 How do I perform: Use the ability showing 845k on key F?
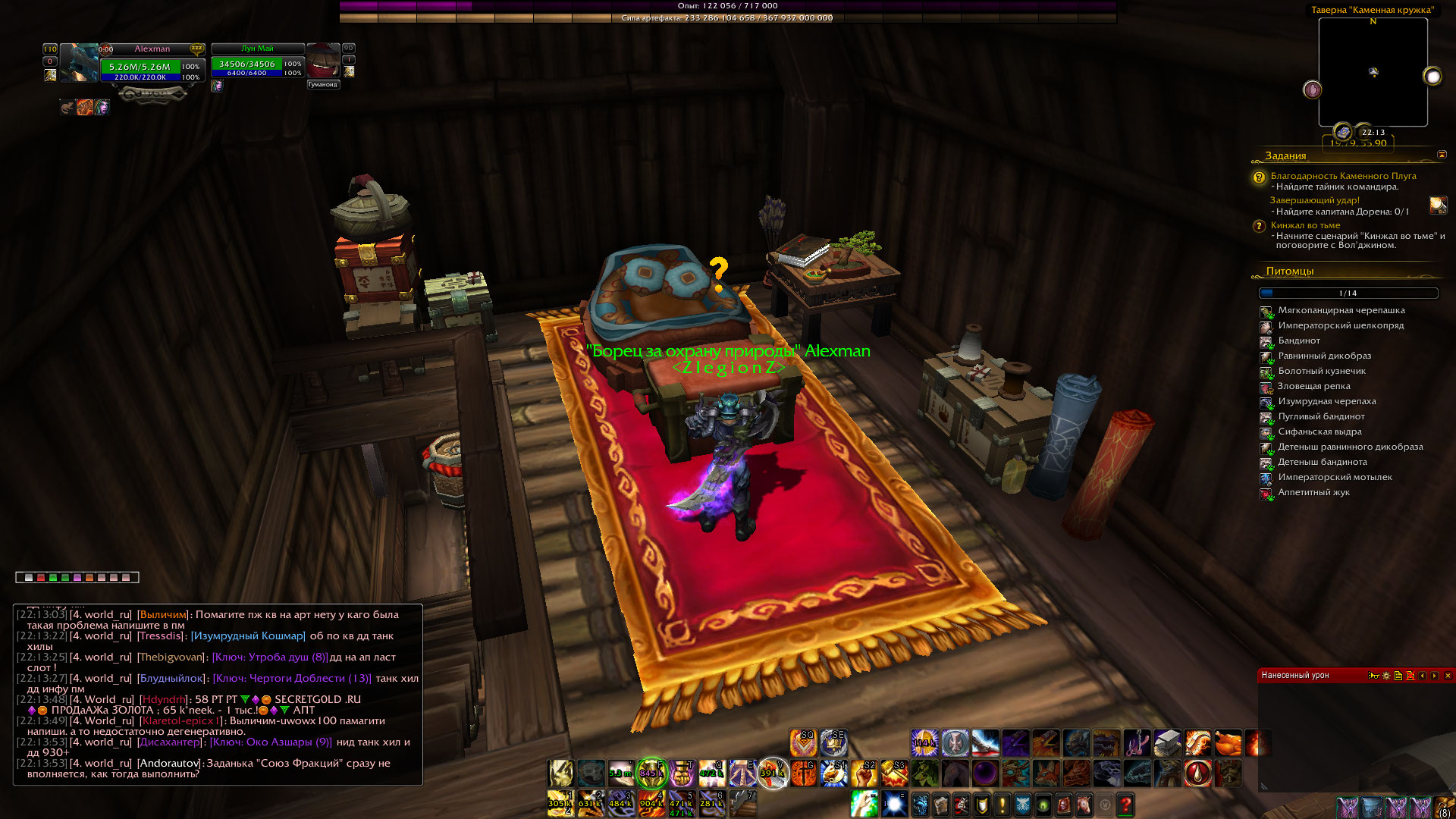[651, 773]
